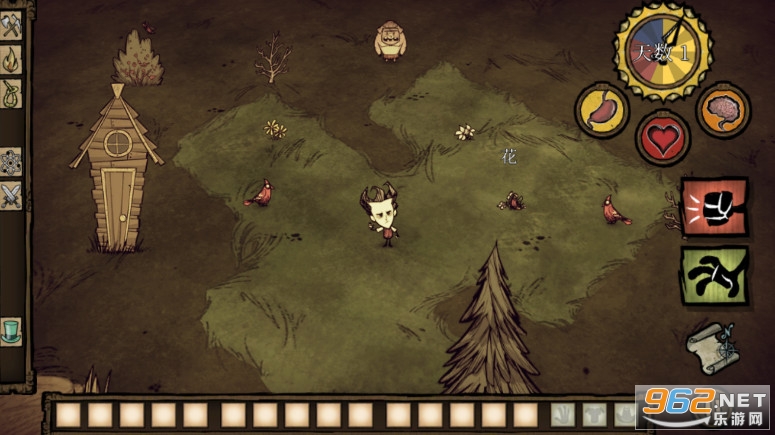This screenshot has height=435, width=775.
Task: Open the Fire crafting tab
Action: 12,61
